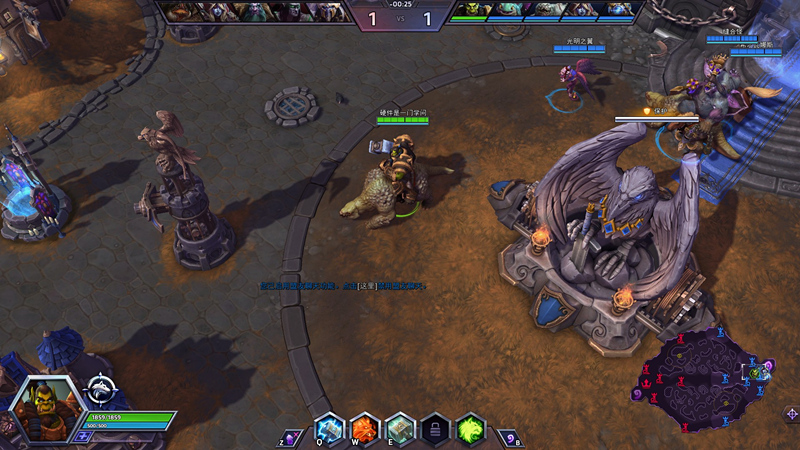Activate the E stone hammer ability
Image resolution: width=800 pixels, height=450 pixels.
coord(400,429)
